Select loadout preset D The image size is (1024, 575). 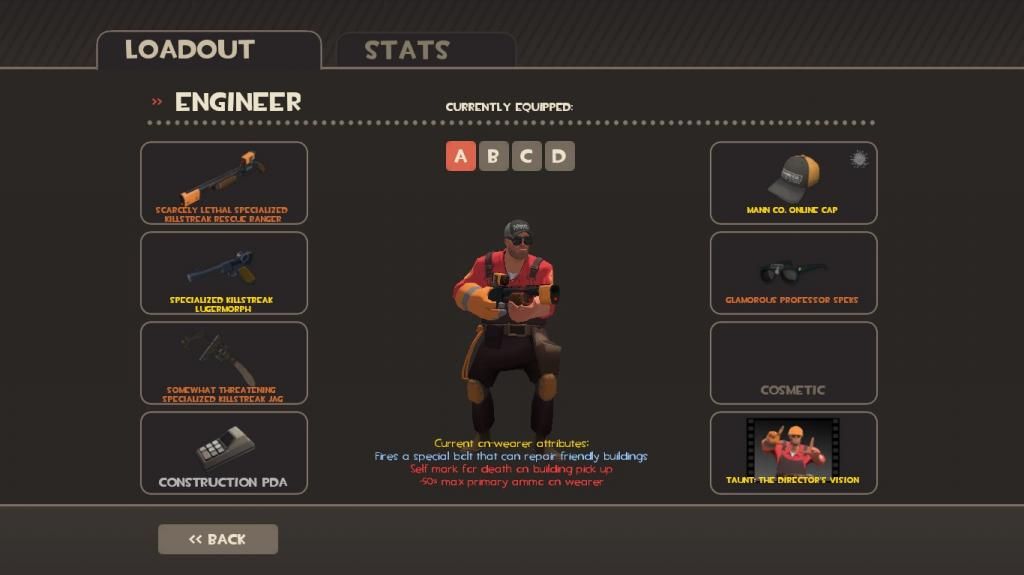tap(559, 156)
